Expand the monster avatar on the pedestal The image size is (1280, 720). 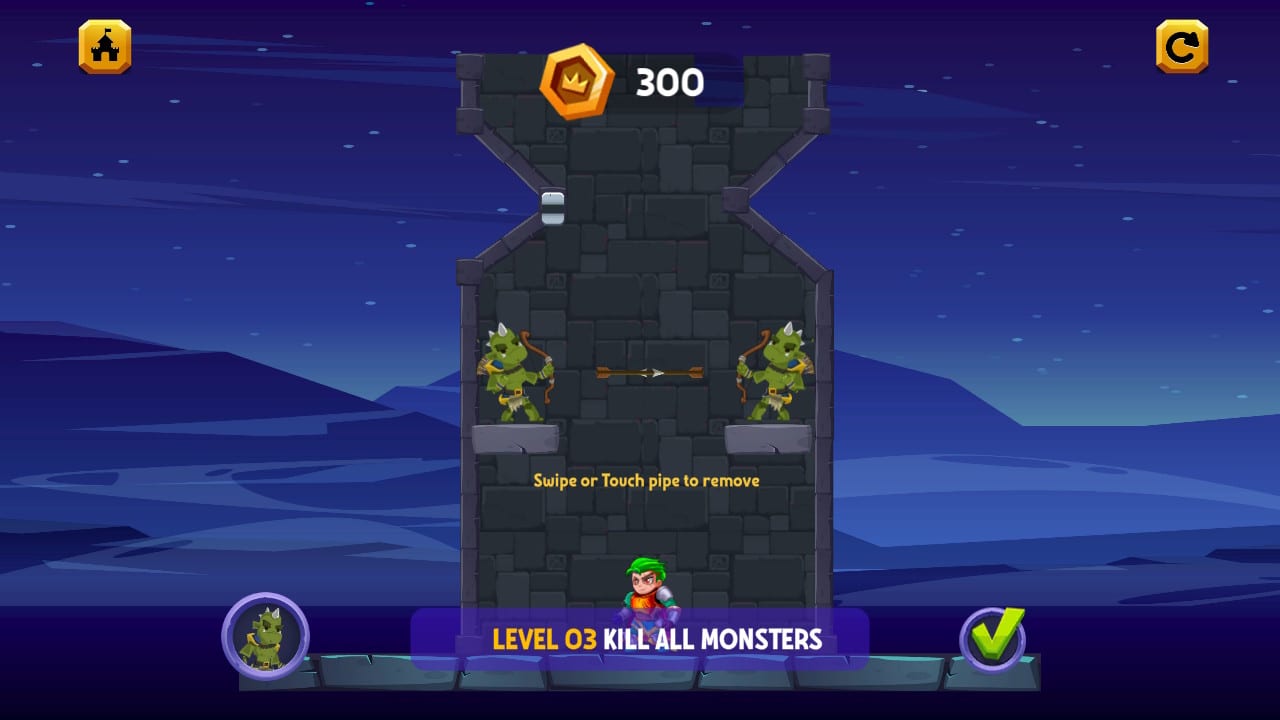coord(265,634)
